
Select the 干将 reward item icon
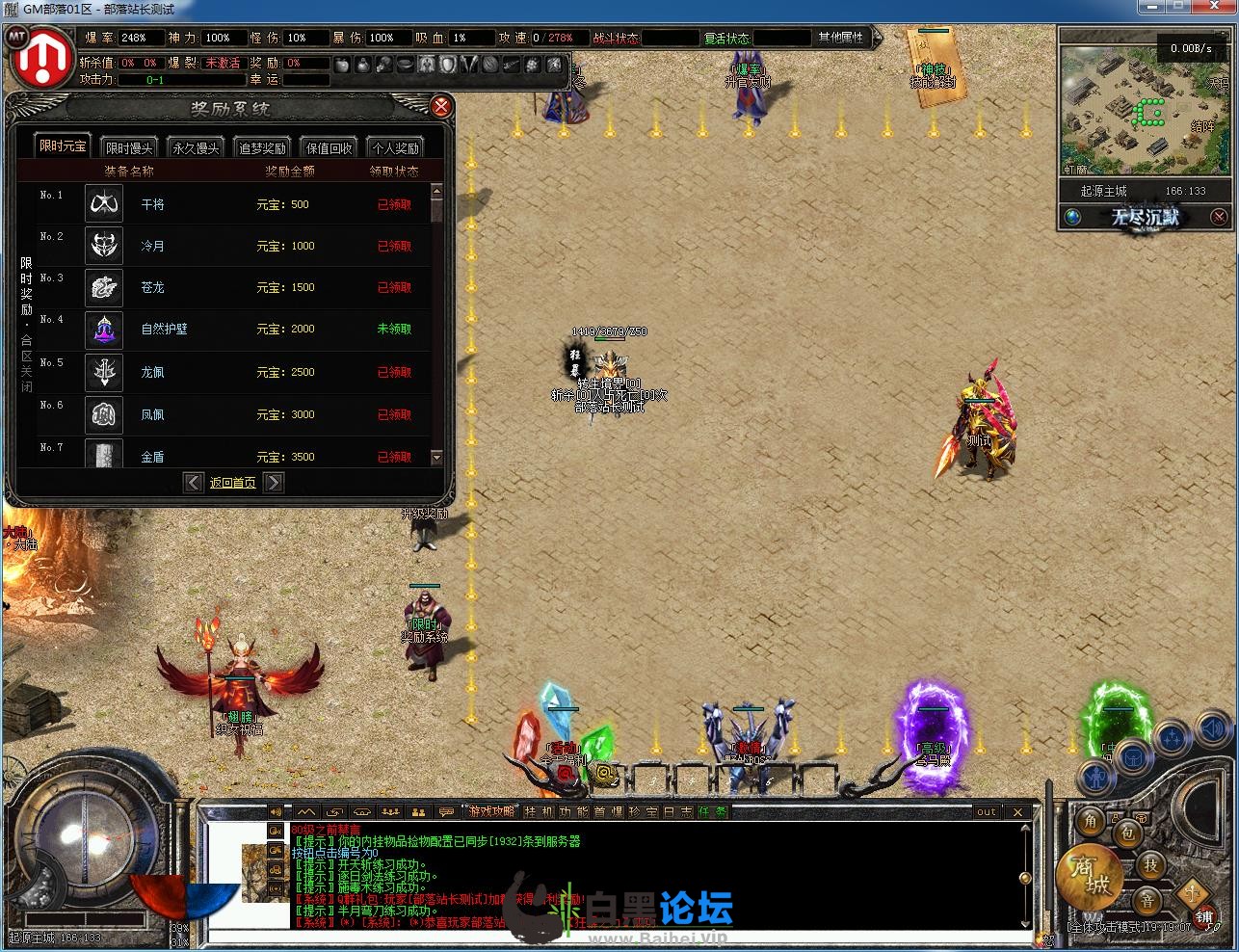point(104,204)
